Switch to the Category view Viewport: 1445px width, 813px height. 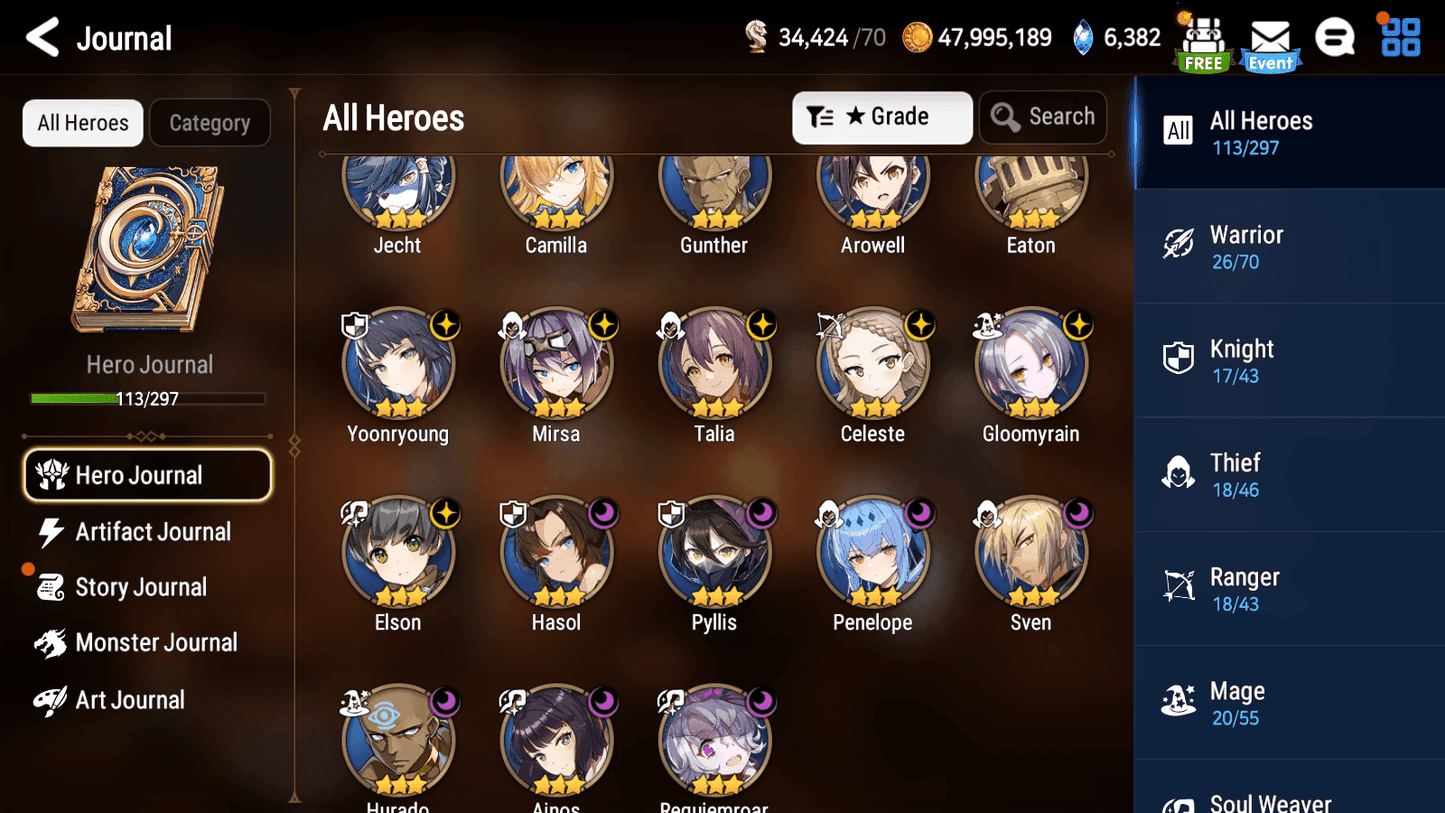coord(210,122)
